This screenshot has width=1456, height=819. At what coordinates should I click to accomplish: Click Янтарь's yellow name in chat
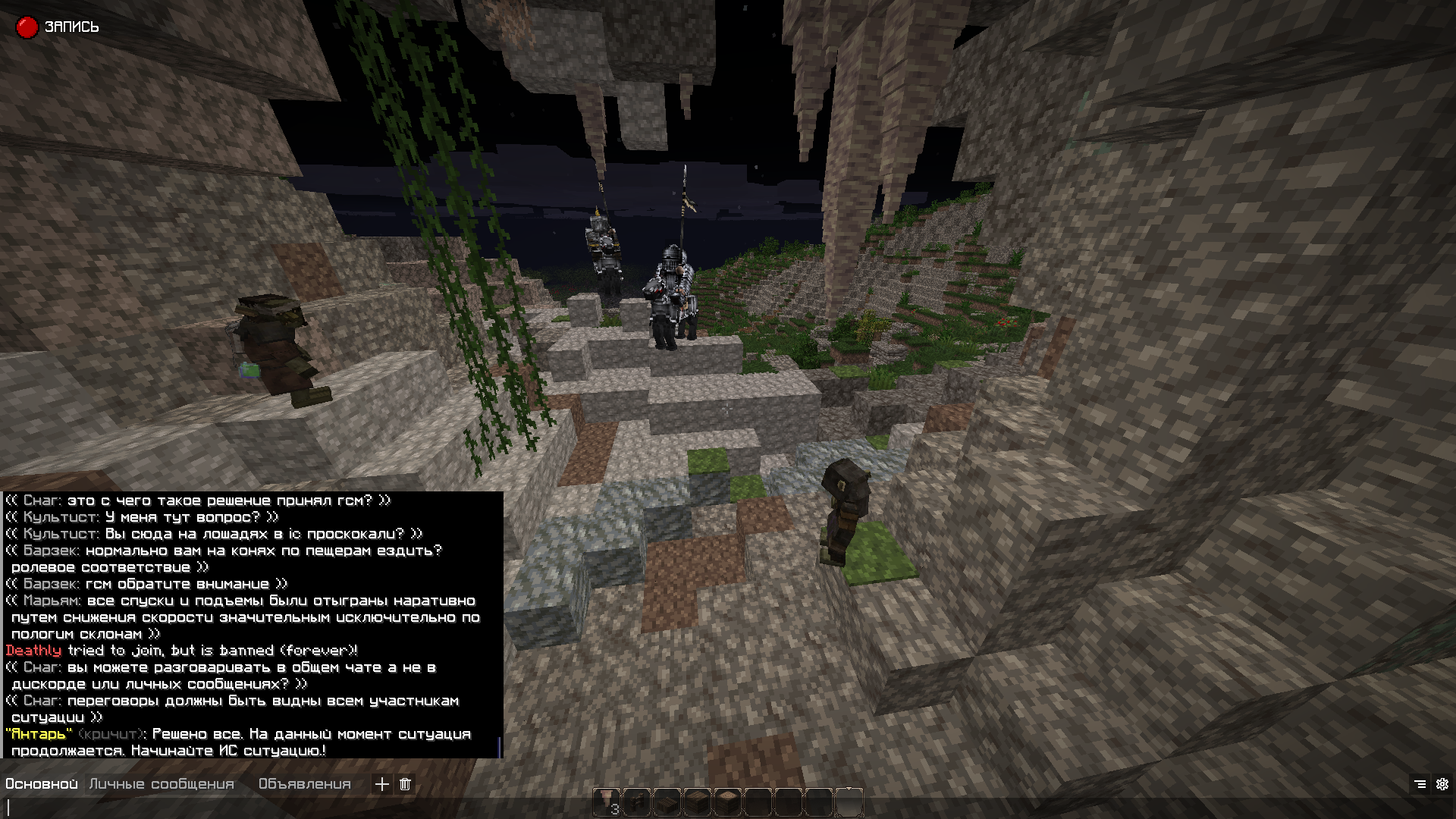point(39,734)
